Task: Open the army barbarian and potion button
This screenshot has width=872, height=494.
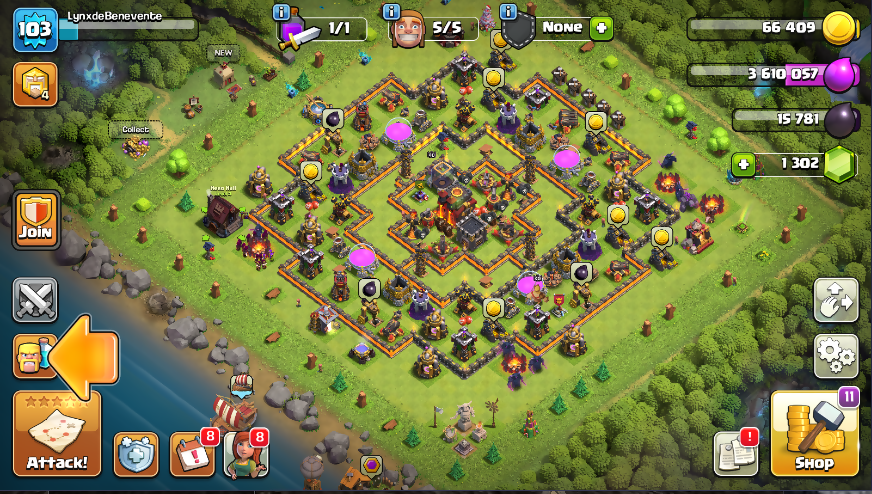Action: tap(33, 356)
